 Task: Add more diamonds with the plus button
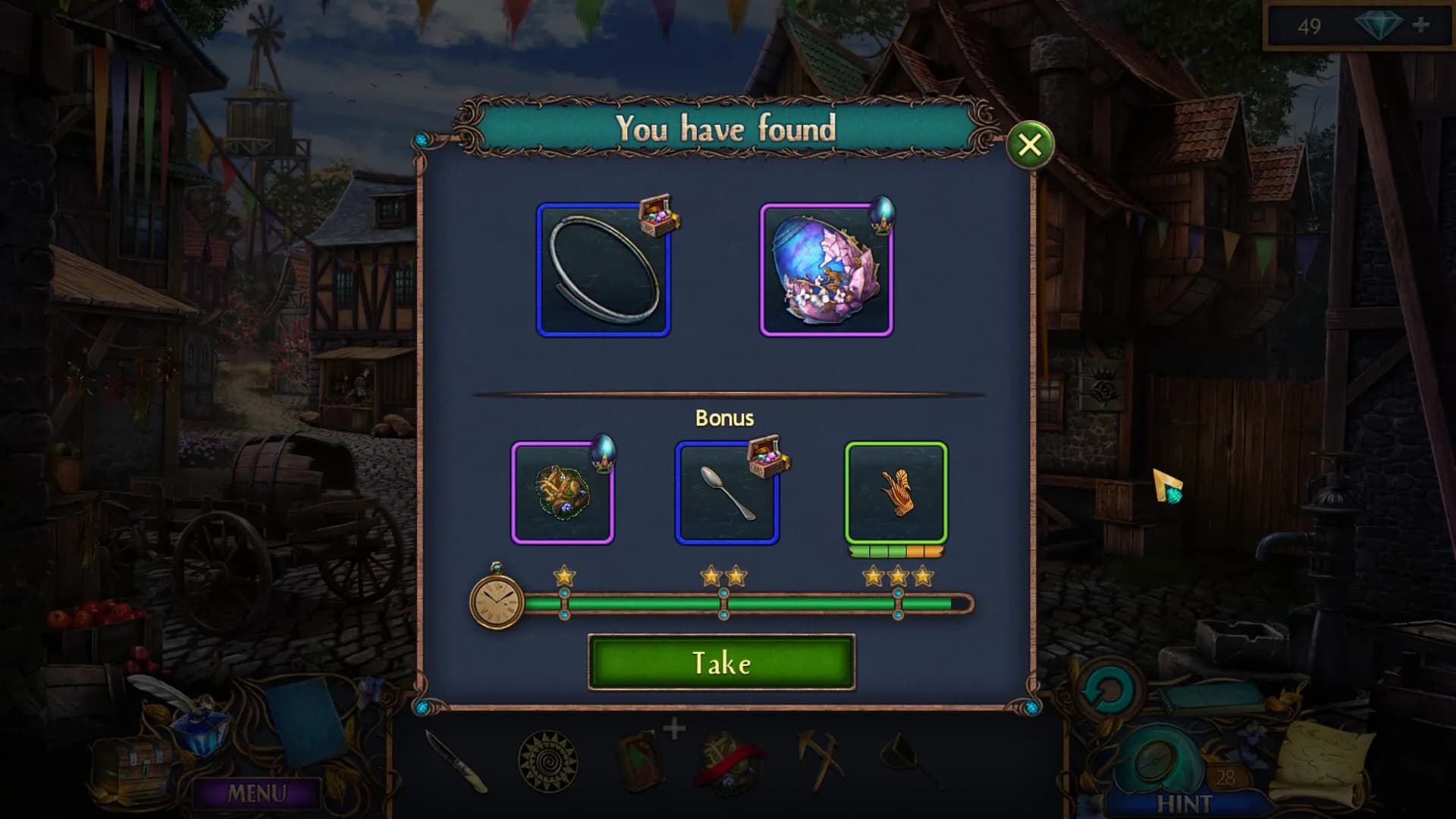tap(1420, 26)
